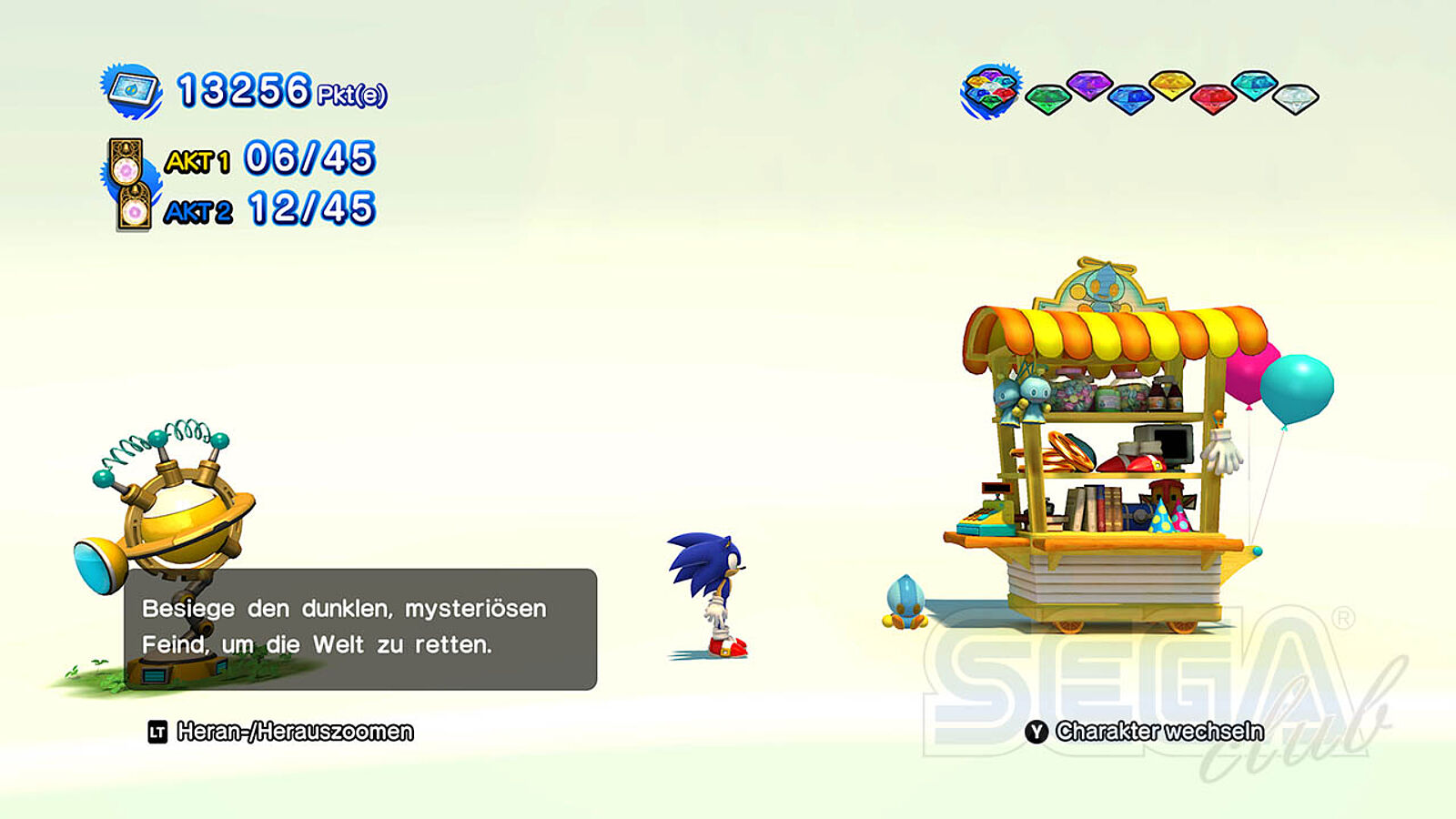This screenshot has width=1456, height=819.
Task: Select the Akt 1 collectible icon
Action: pos(126,162)
